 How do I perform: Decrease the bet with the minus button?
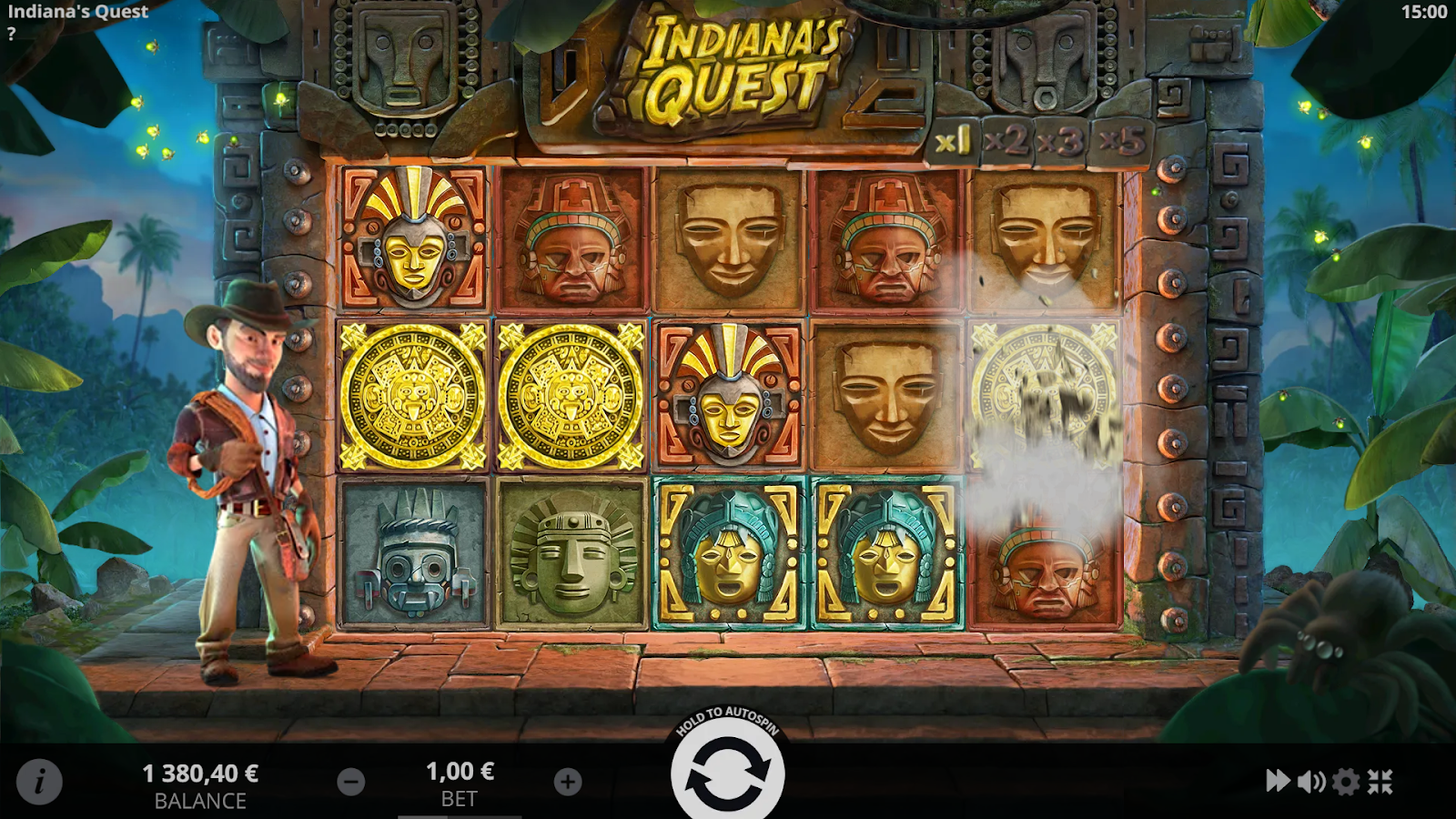351,782
